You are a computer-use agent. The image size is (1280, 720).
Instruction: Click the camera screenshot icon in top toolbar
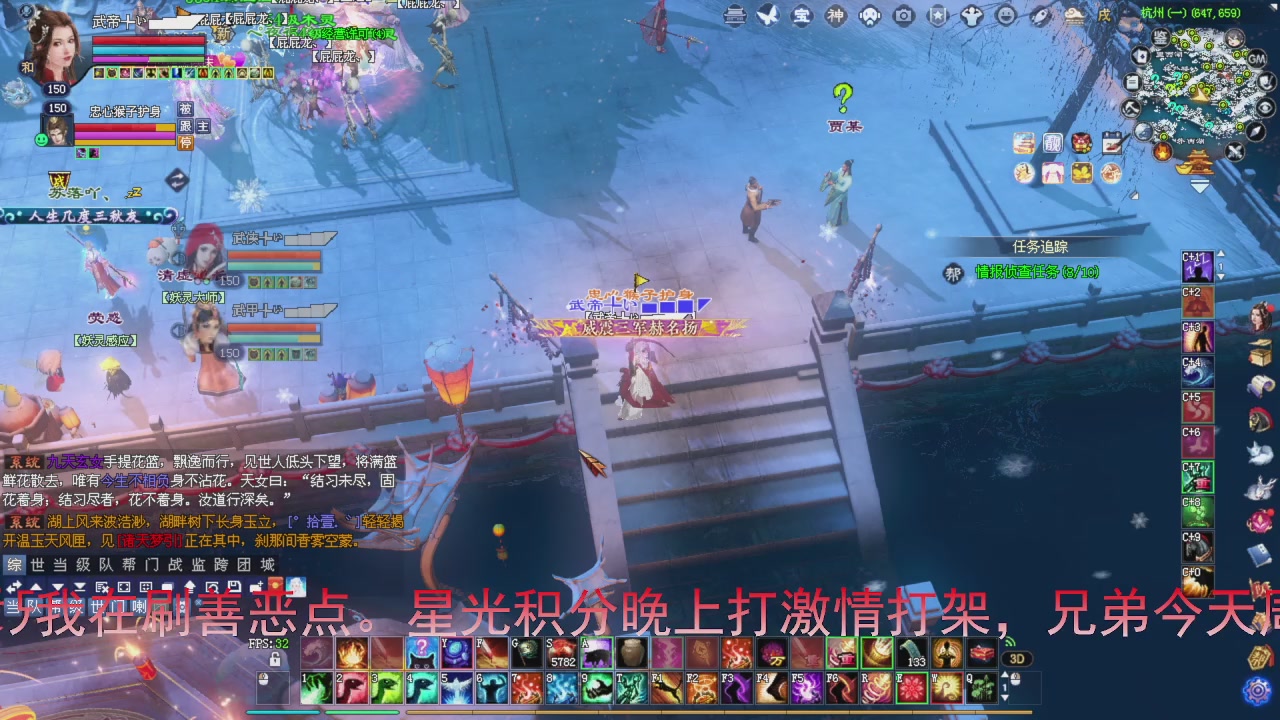pos(902,16)
